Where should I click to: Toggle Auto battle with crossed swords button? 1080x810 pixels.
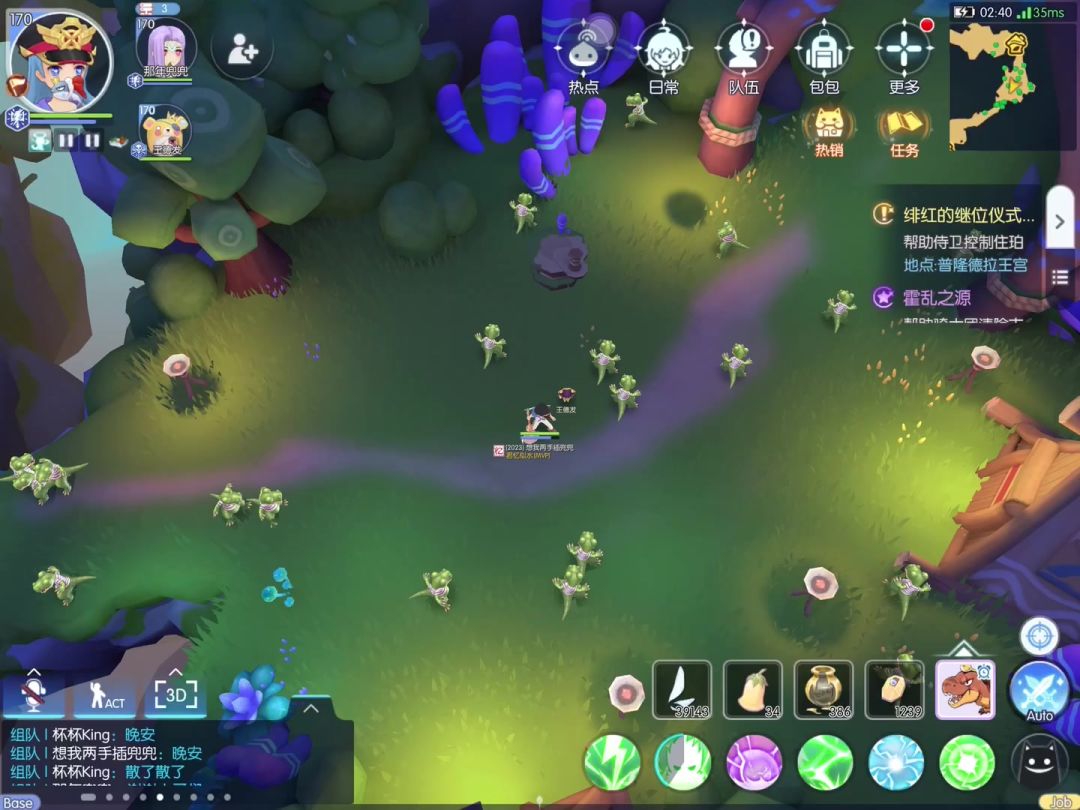(1039, 690)
